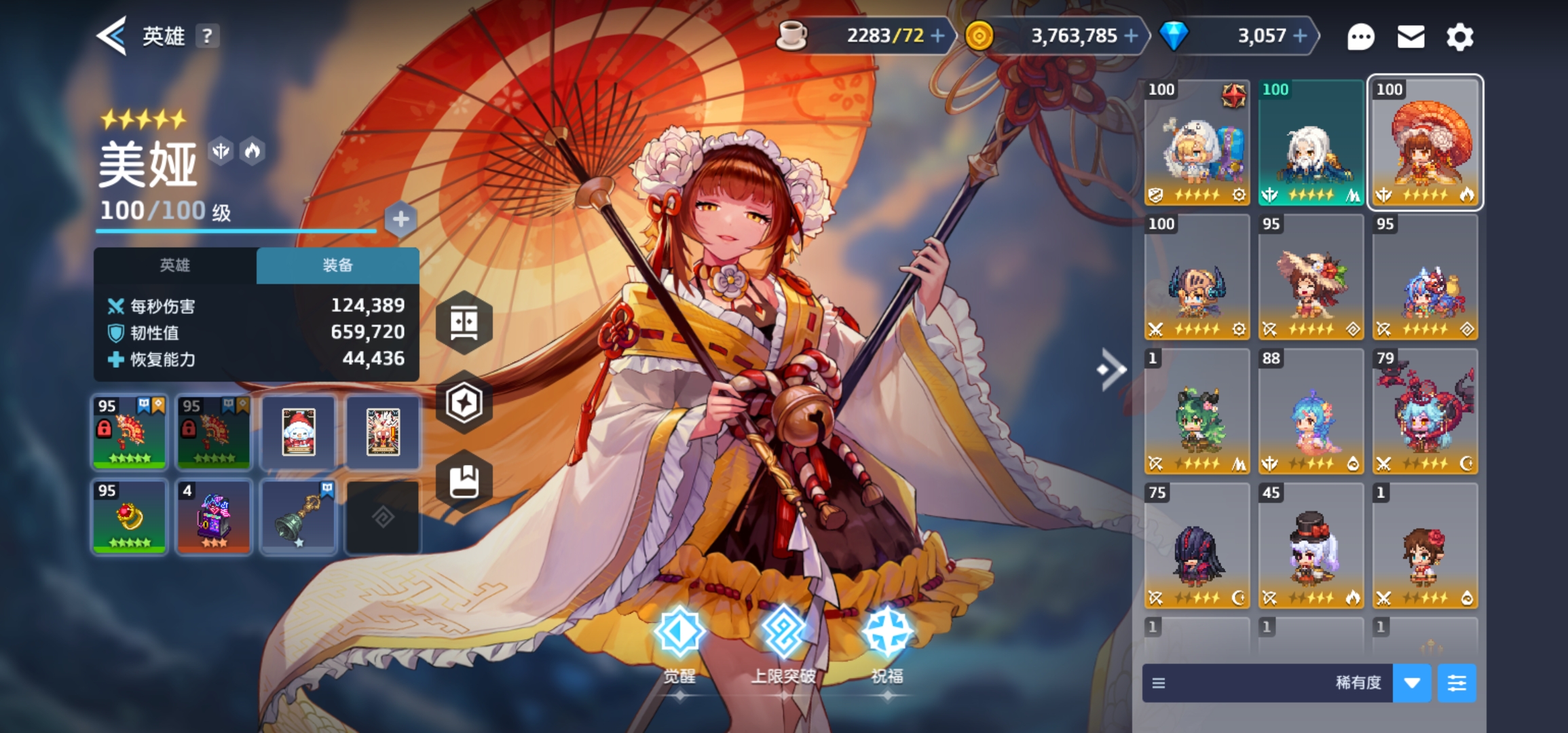Screen dimensions: 1568x733
Task: Level up hero with the hexagon plus button
Action: click(x=400, y=219)
